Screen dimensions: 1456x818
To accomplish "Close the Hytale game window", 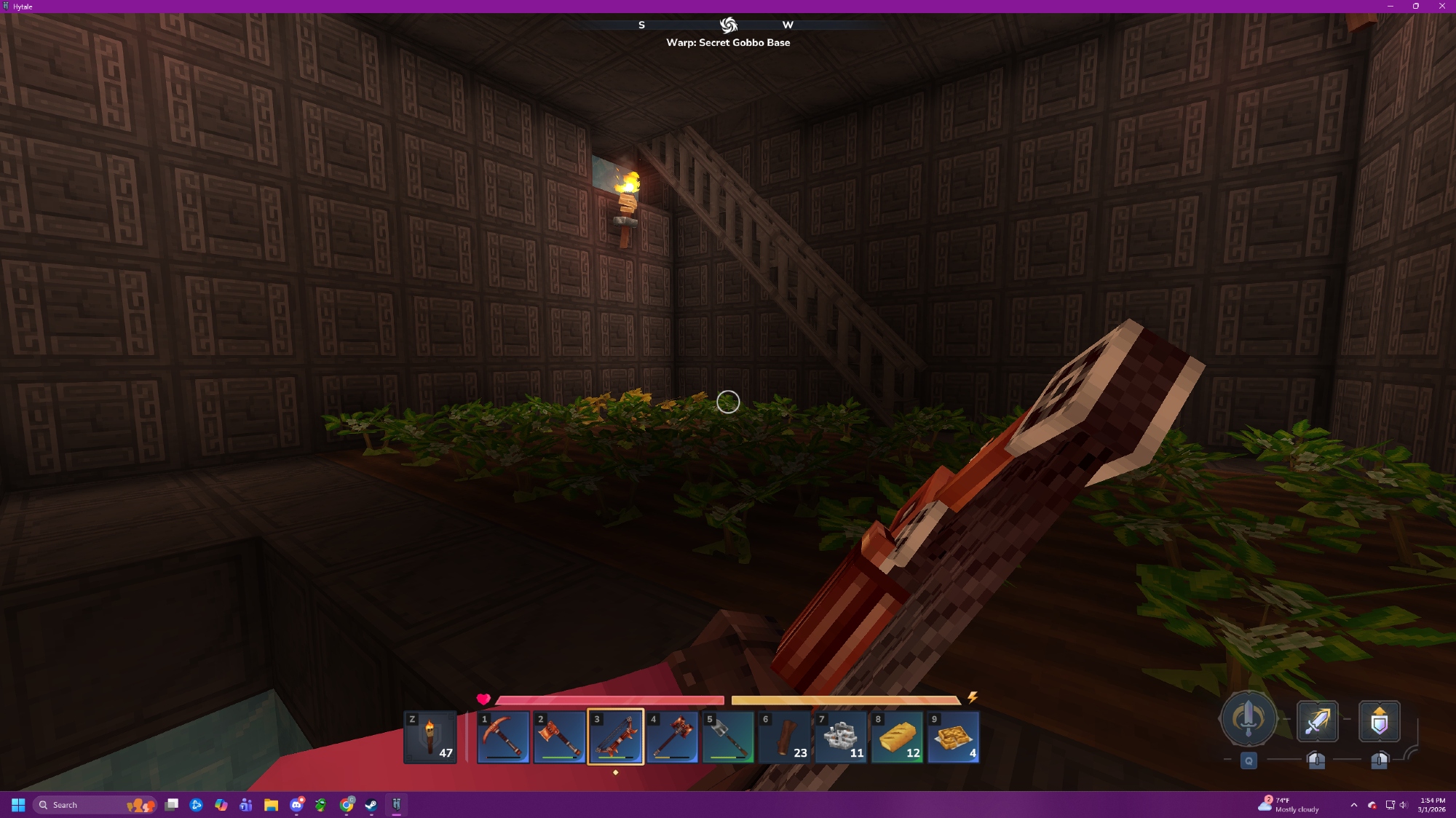I will (x=1441, y=6).
